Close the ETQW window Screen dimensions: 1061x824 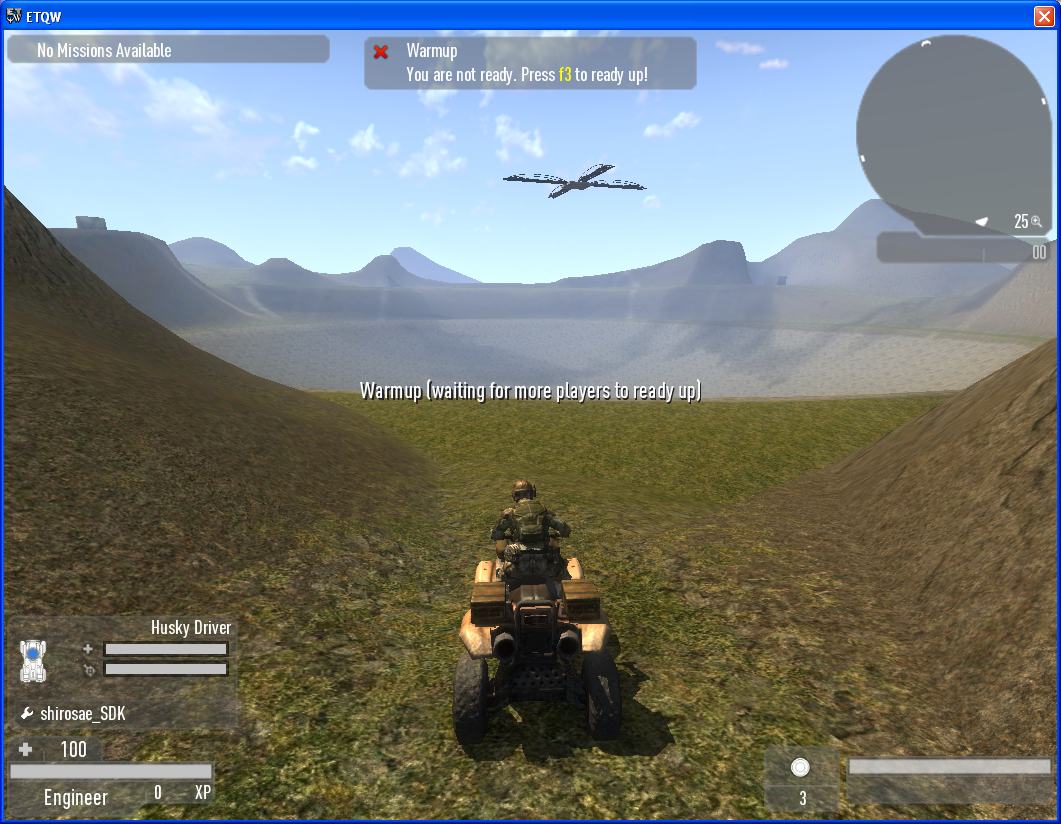tap(1044, 17)
